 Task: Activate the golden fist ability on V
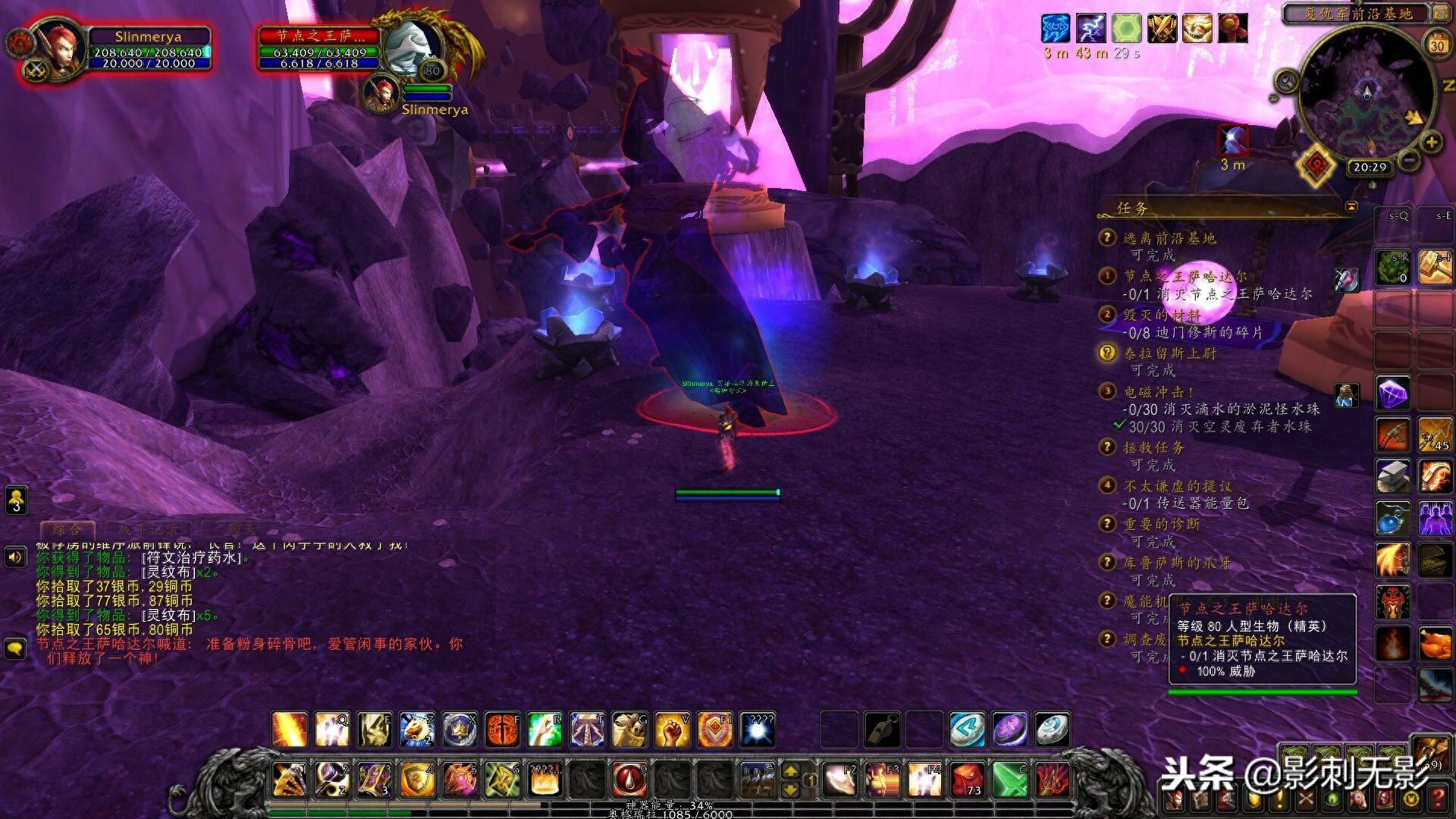(672, 730)
